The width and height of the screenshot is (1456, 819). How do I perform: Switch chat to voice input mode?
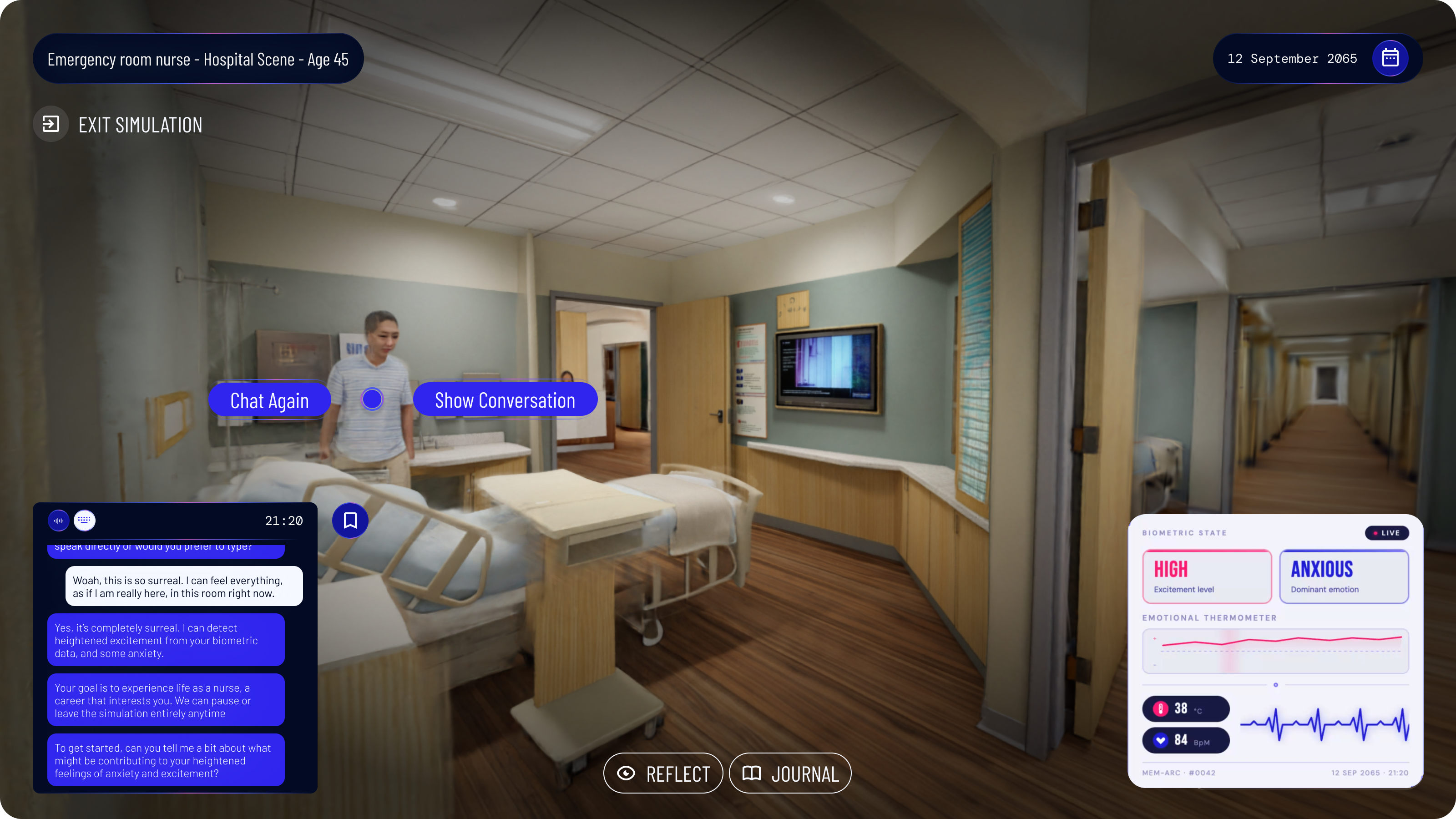(59, 521)
